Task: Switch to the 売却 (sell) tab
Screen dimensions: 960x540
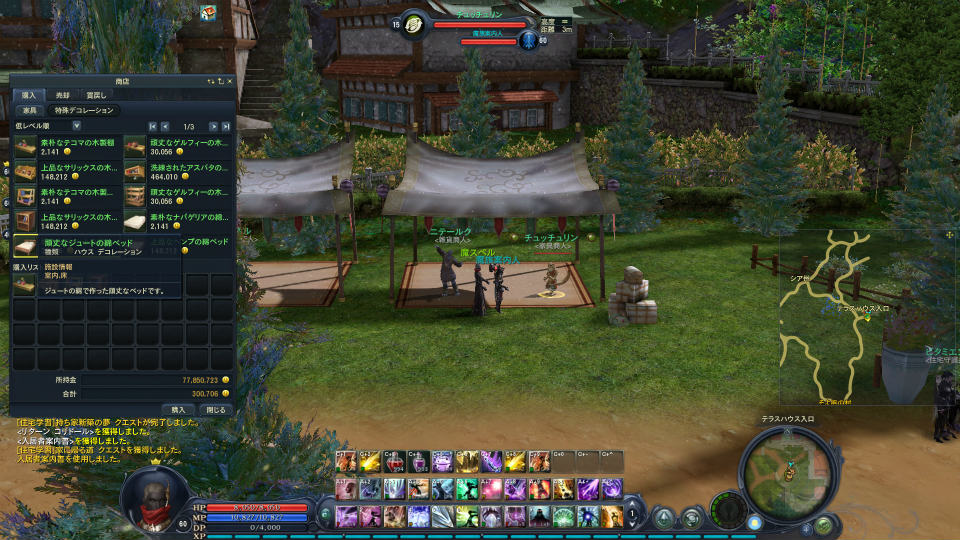Action: click(63, 95)
